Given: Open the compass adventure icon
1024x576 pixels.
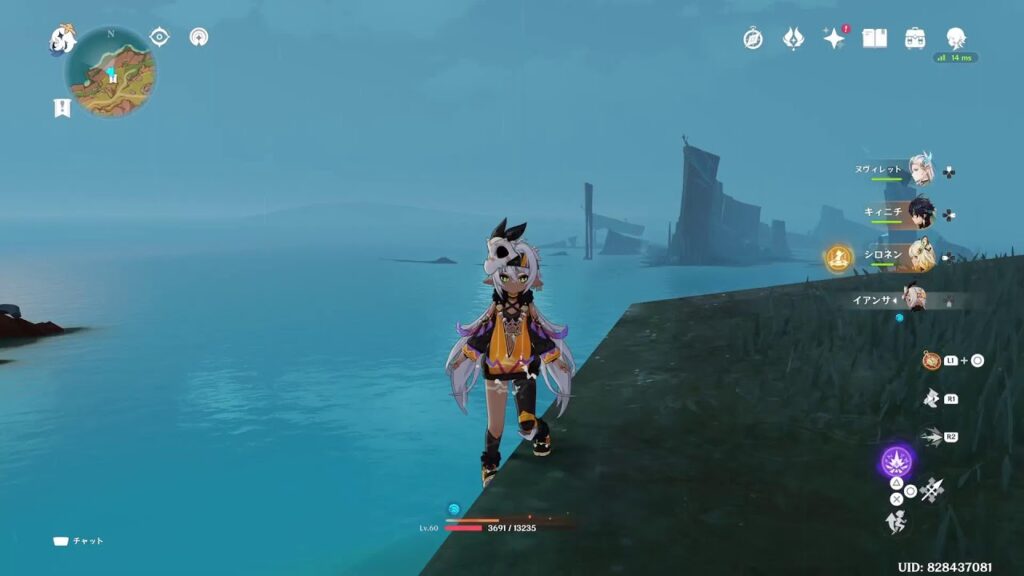Looking at the screenshot, I should click(x=753, y=39).
